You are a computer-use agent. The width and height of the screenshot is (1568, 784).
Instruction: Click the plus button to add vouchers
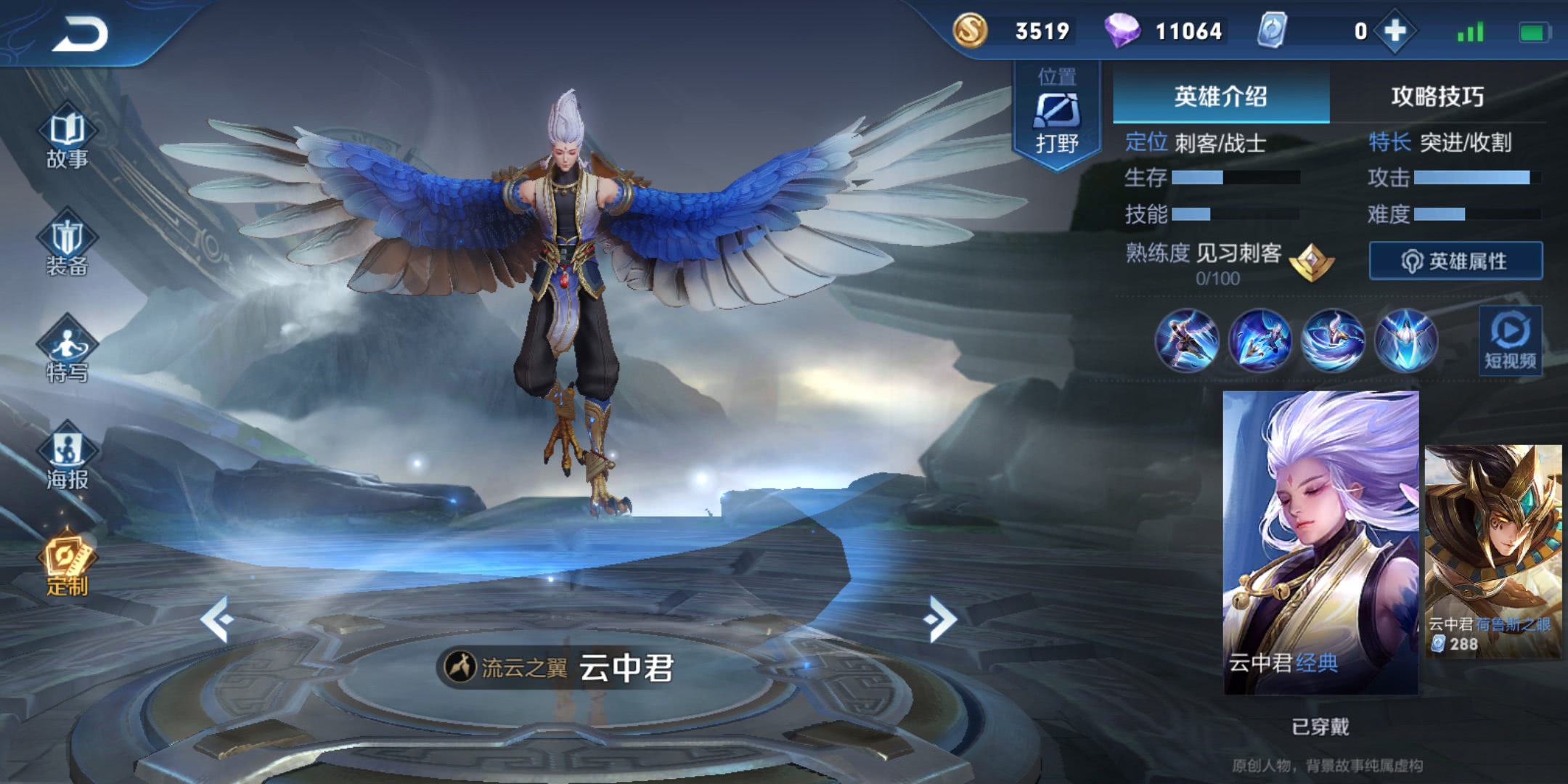[x=1395, y=31]
